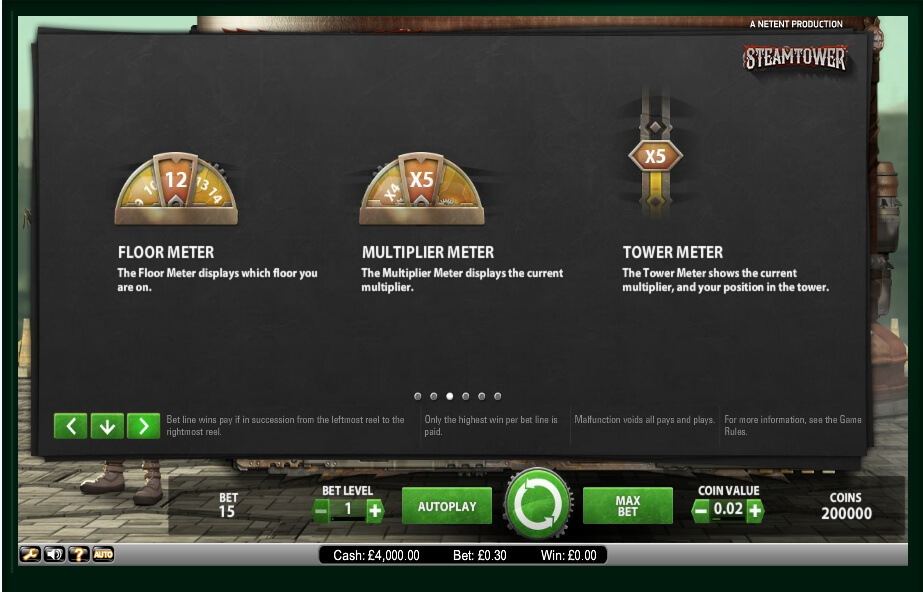Viewport: 923px width, 592px height.
Task: Click the small AUTO icon
Action: pyautogui.click(x=103, y=554)
